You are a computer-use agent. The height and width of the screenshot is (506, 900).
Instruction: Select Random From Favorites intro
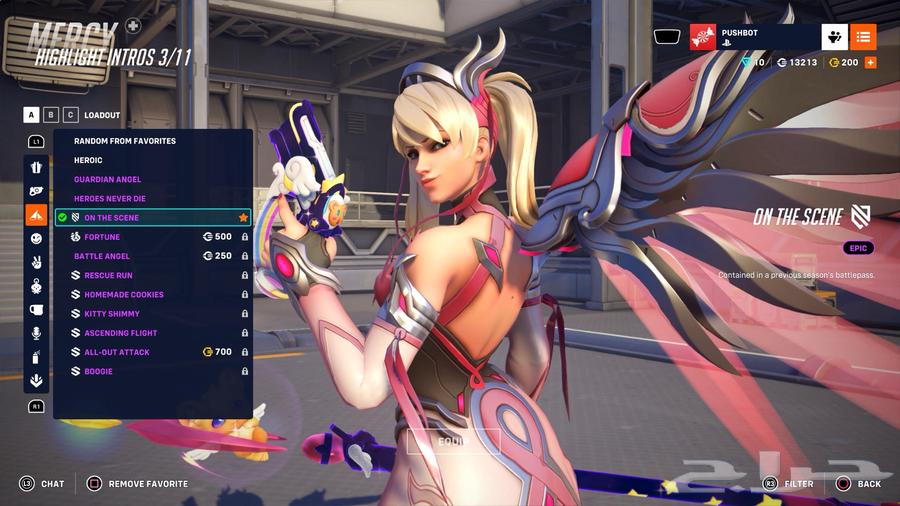coord(125,141)
